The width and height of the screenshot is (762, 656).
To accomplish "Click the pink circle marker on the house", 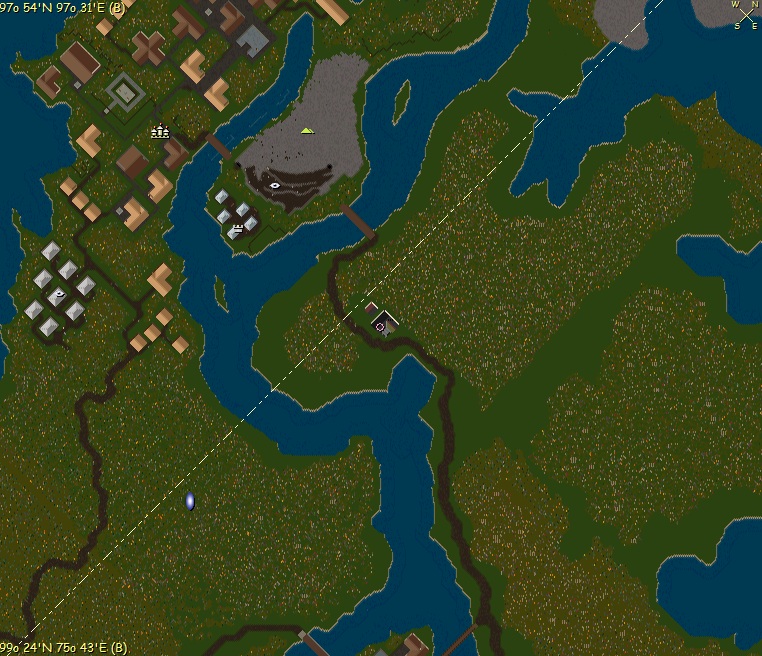I will [380, 326].
